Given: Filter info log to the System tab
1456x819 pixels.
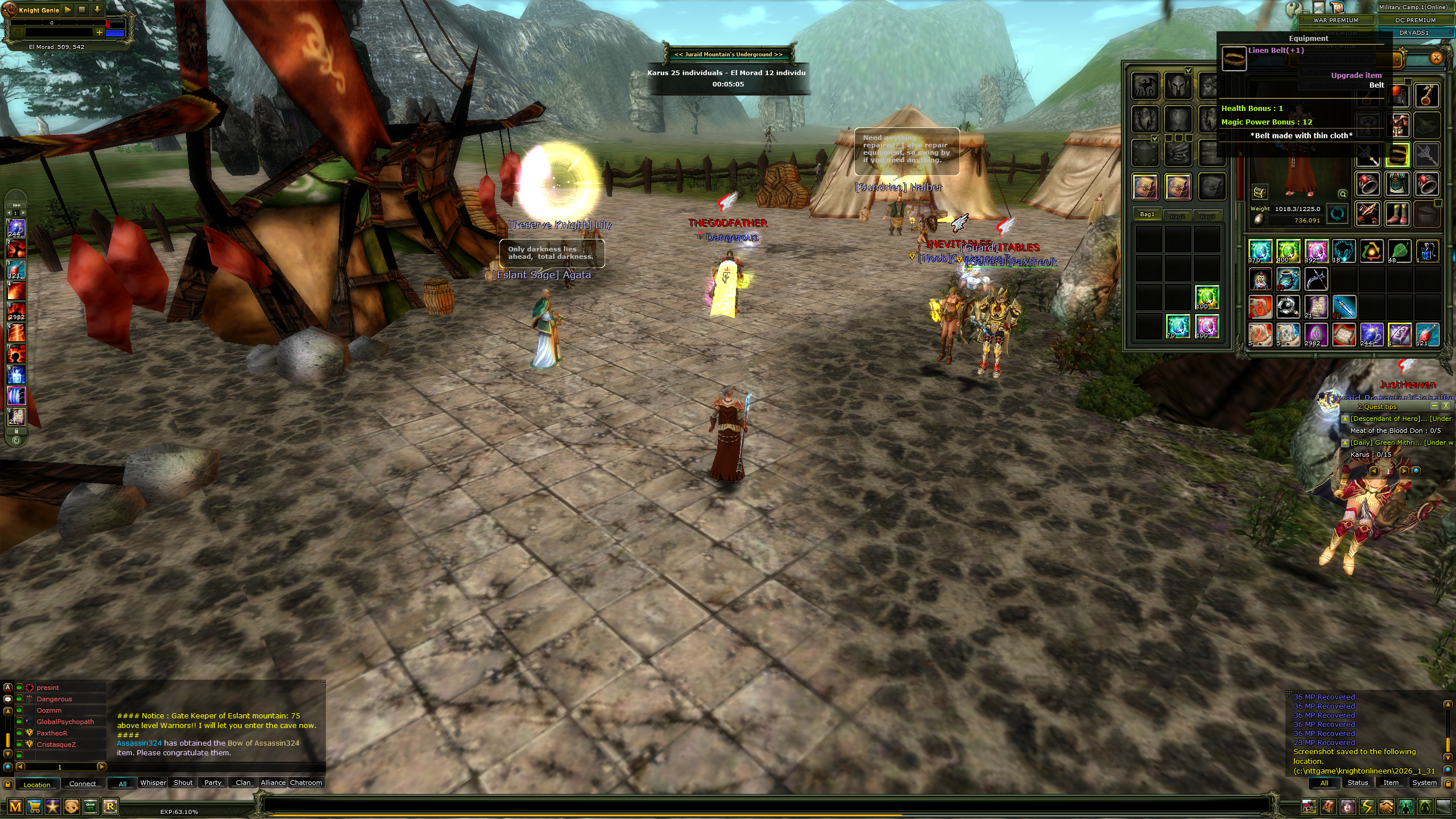Looking at the screenshot, I should [1424, 783].
